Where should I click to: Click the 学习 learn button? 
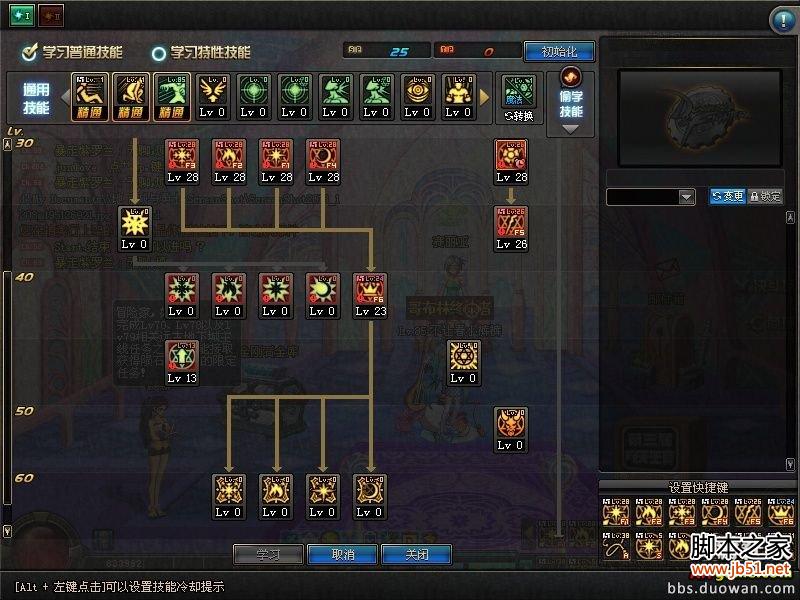pos(267,554)
